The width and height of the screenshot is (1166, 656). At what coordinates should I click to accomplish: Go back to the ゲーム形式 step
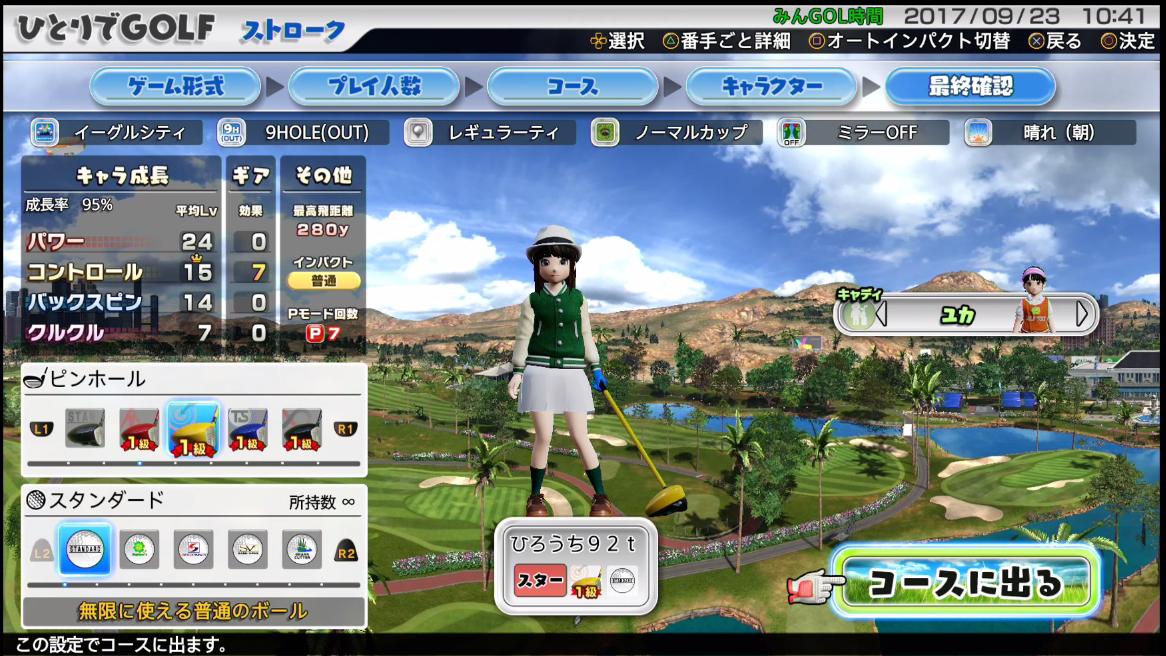point(175,87)
